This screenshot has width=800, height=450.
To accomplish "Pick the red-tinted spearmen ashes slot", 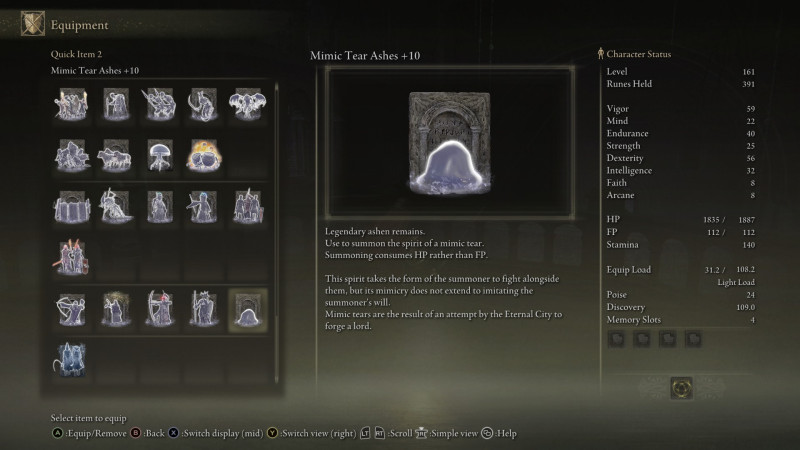I will [x=72, y=258].
